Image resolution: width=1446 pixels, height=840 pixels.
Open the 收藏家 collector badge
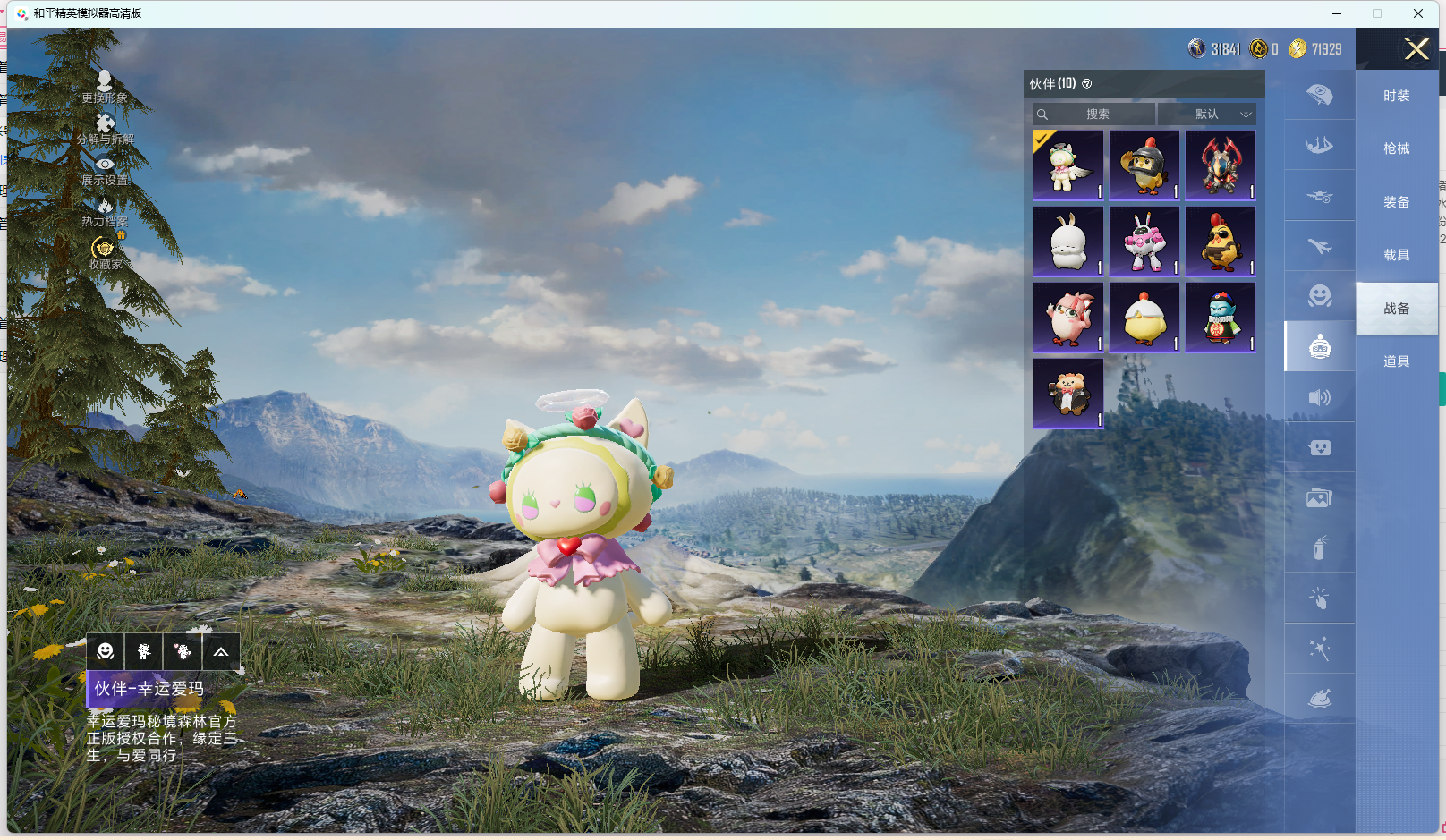[x=105, y=253]
